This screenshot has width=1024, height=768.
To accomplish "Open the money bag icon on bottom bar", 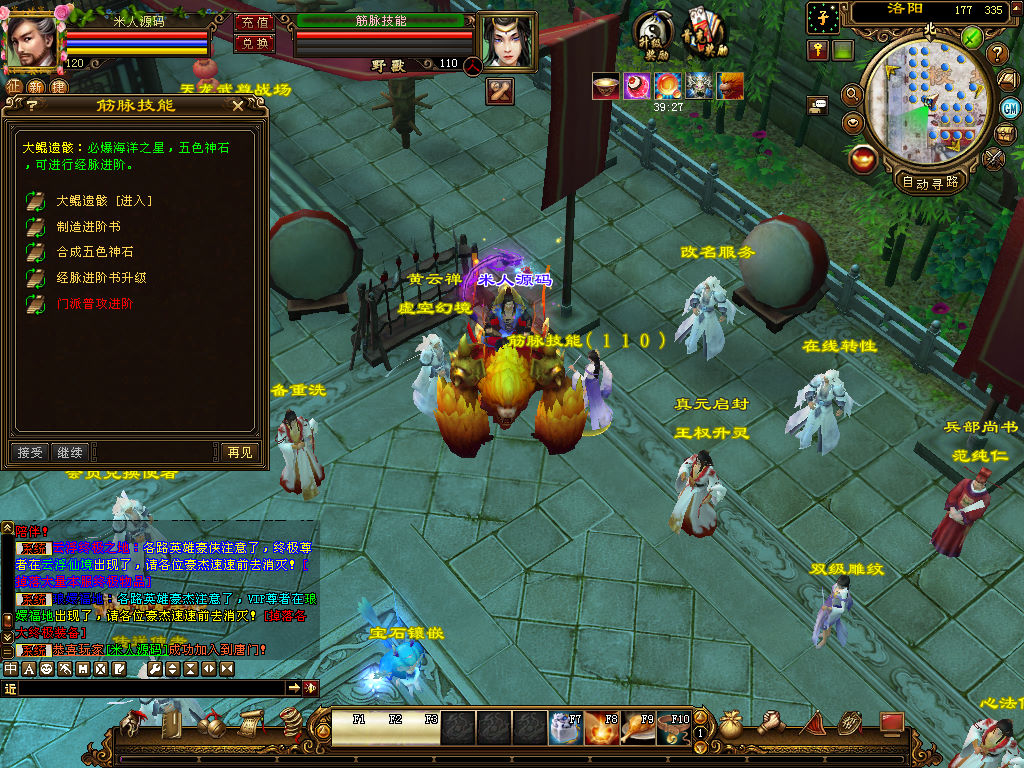I will [731, 725].
